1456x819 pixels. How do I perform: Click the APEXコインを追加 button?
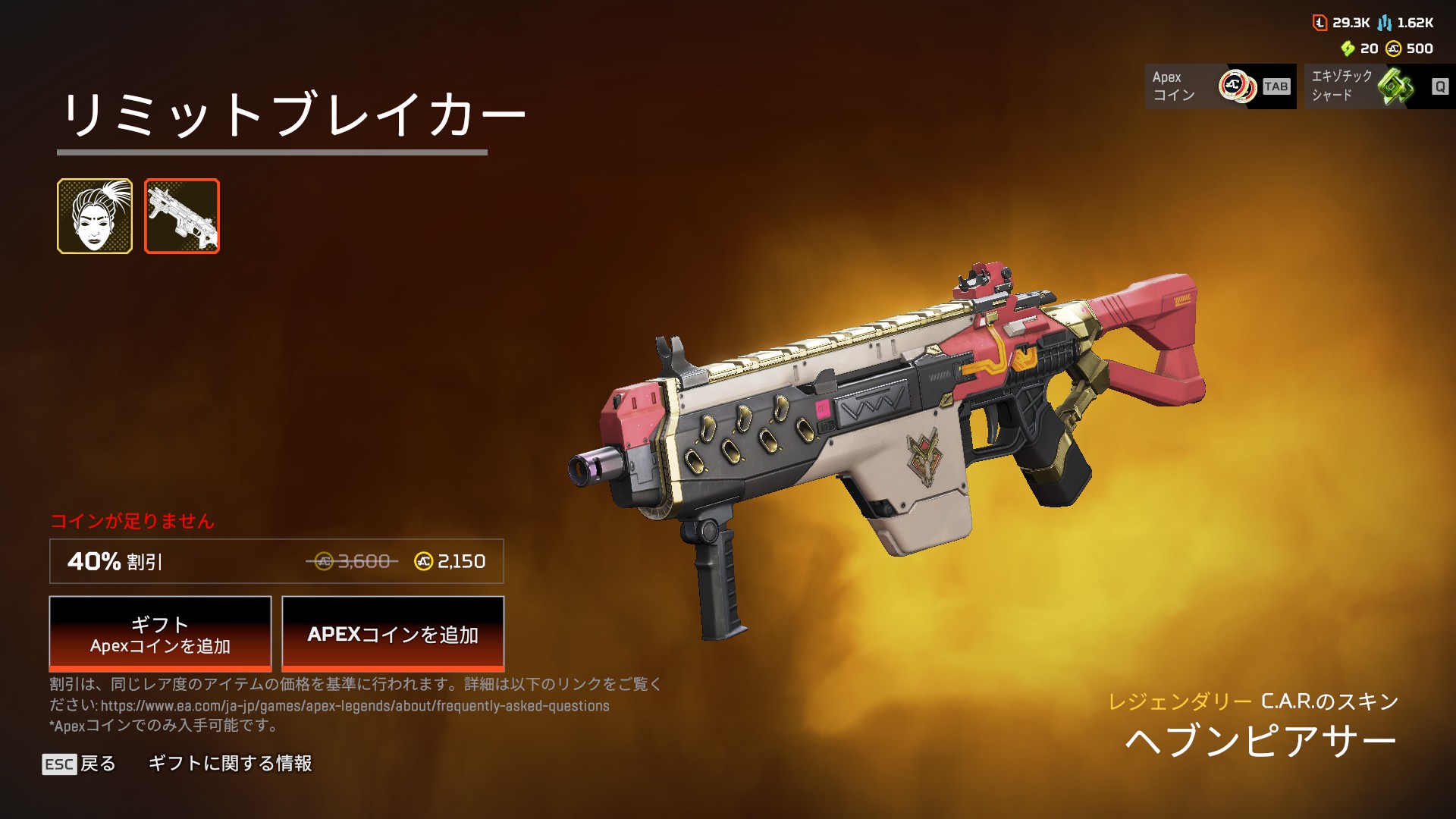click(x=393, y=634)
